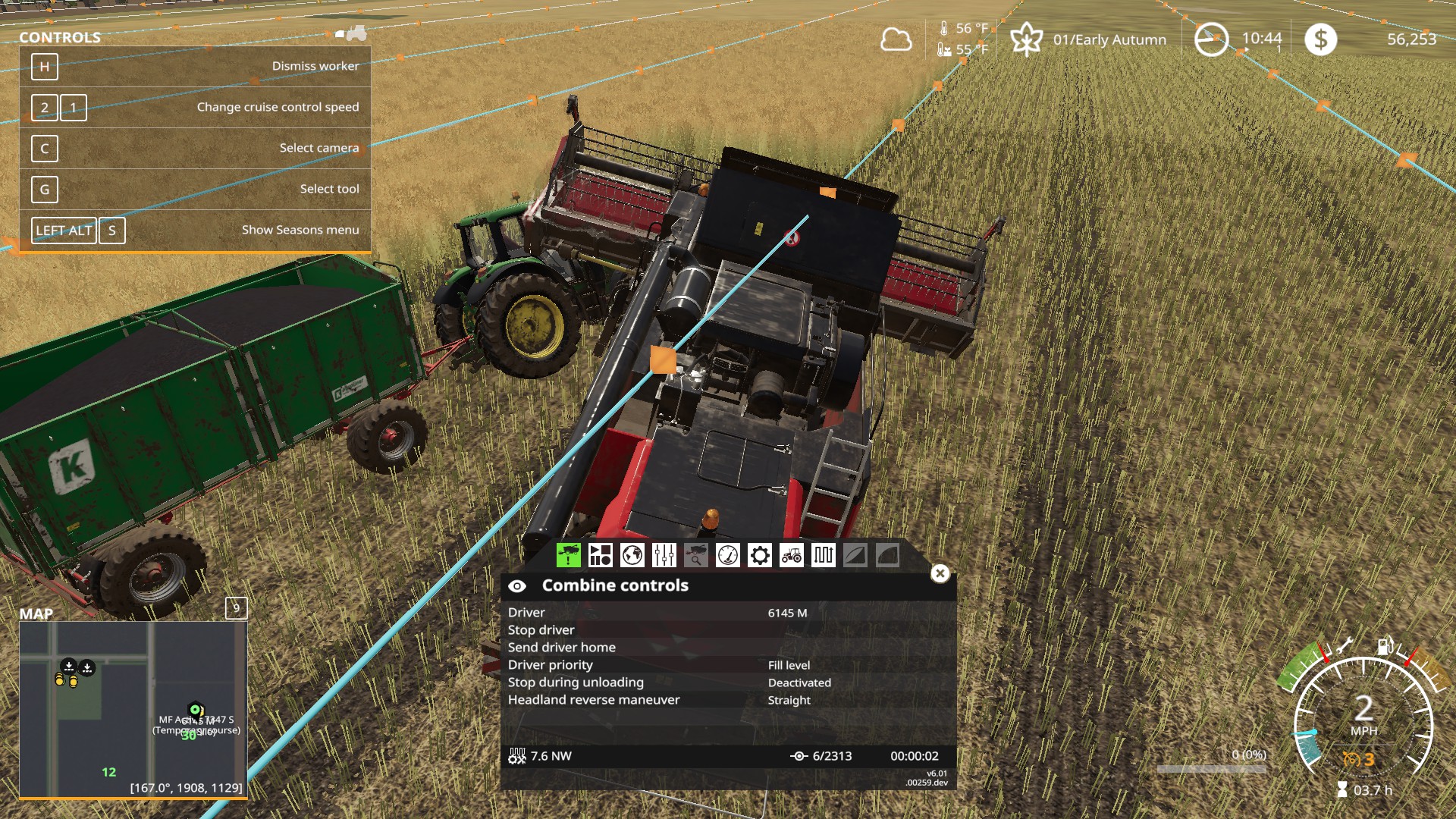Open the course waypoint pattern tab
Viewport: 1456px width, 819px height.
(823, 556)
